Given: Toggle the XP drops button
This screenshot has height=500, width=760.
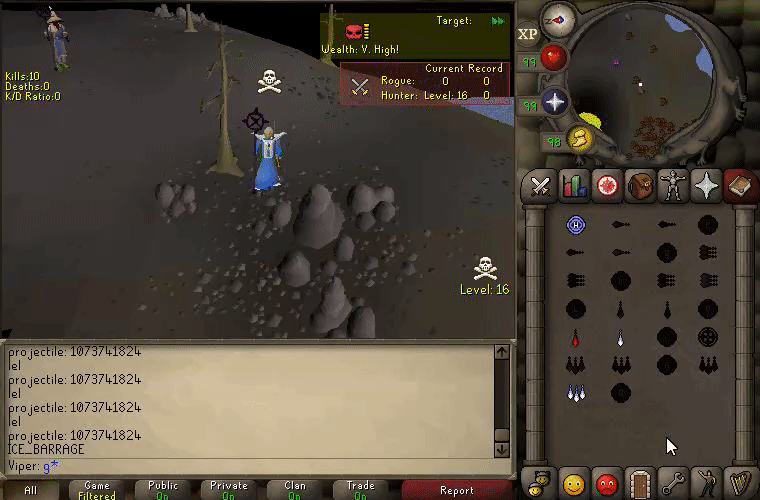Looking at the screenshot, I should tap(528, 34).
